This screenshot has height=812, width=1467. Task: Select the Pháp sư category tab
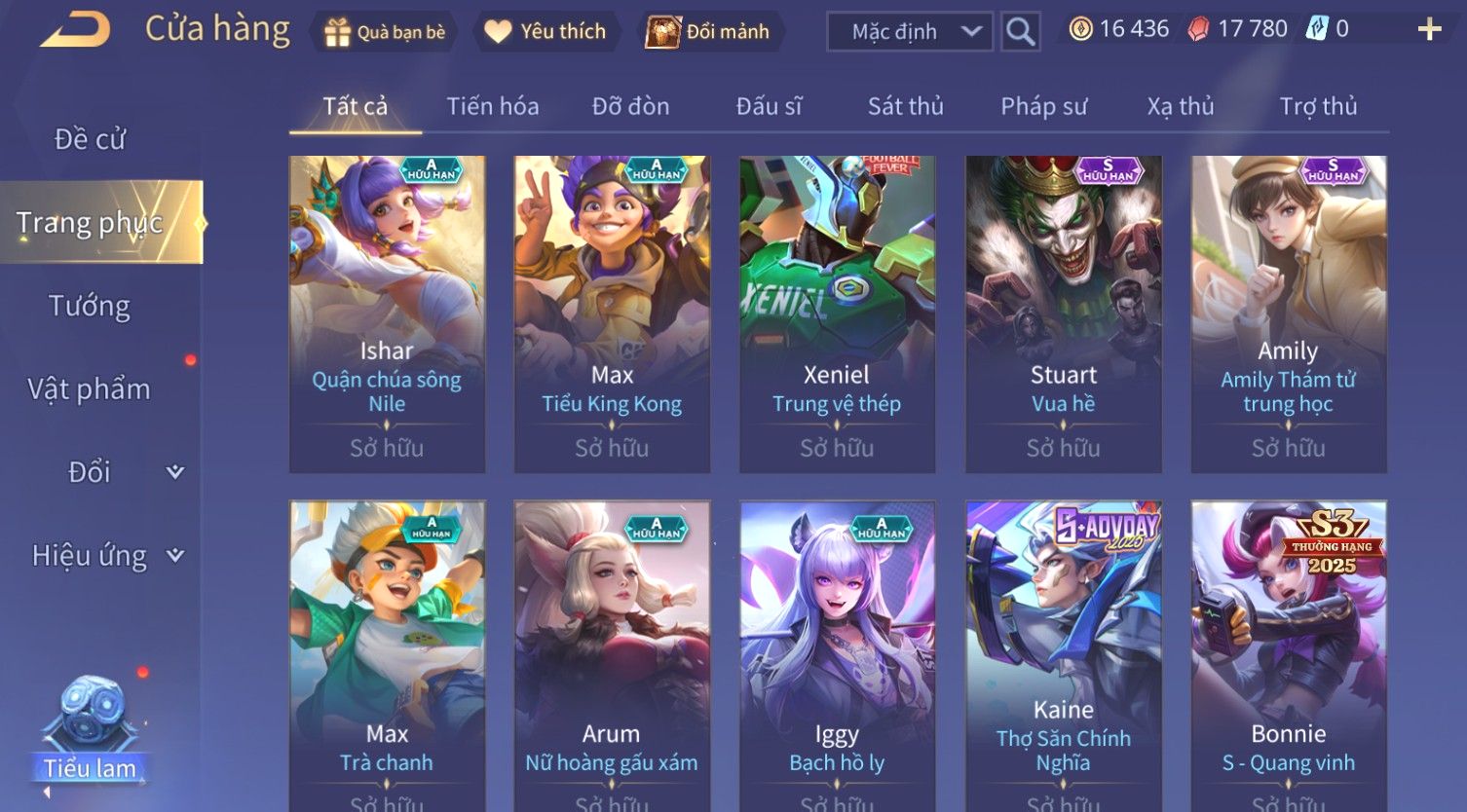[x=1043, y=106]
